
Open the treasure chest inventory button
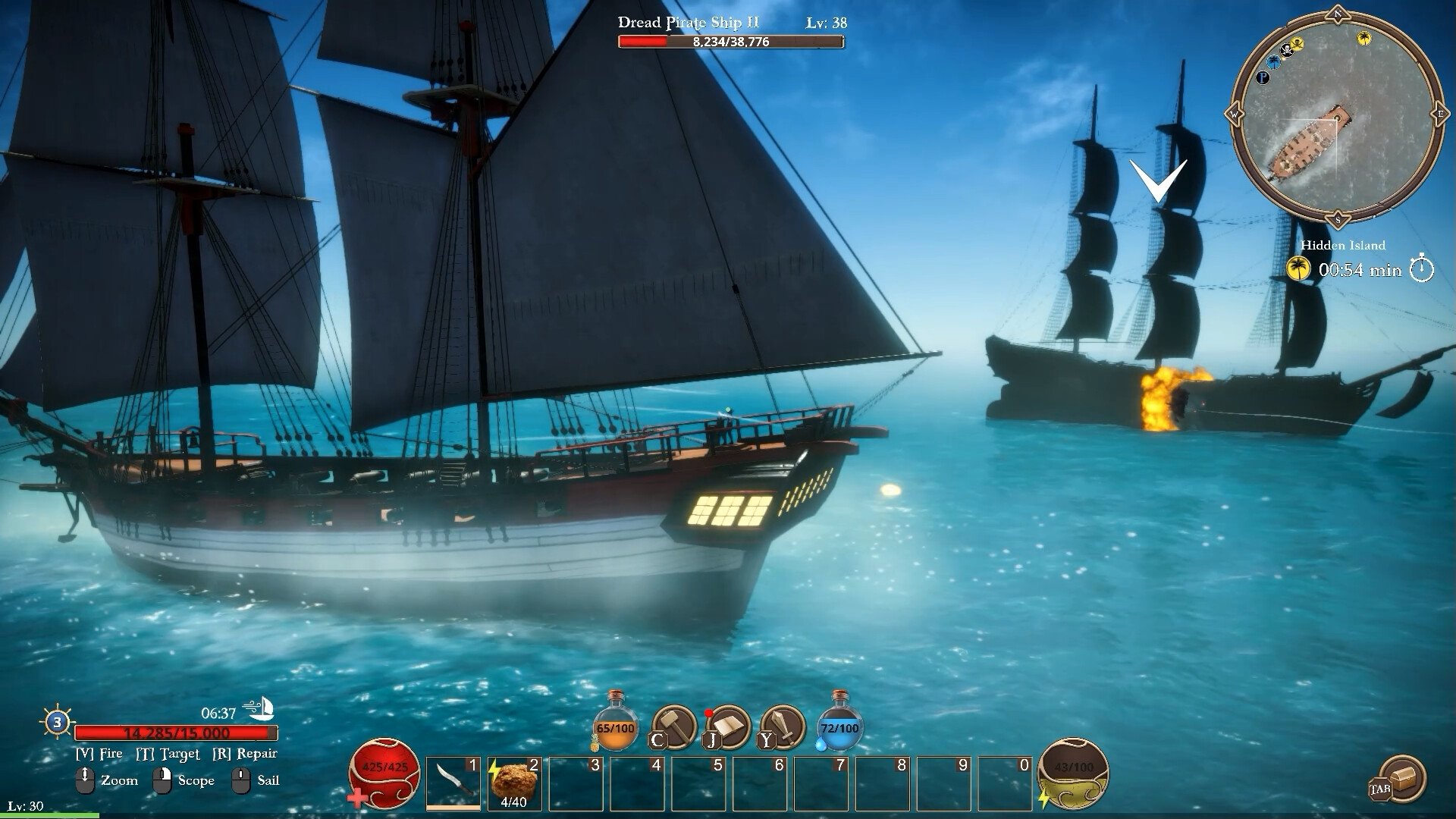(1401, 779)
